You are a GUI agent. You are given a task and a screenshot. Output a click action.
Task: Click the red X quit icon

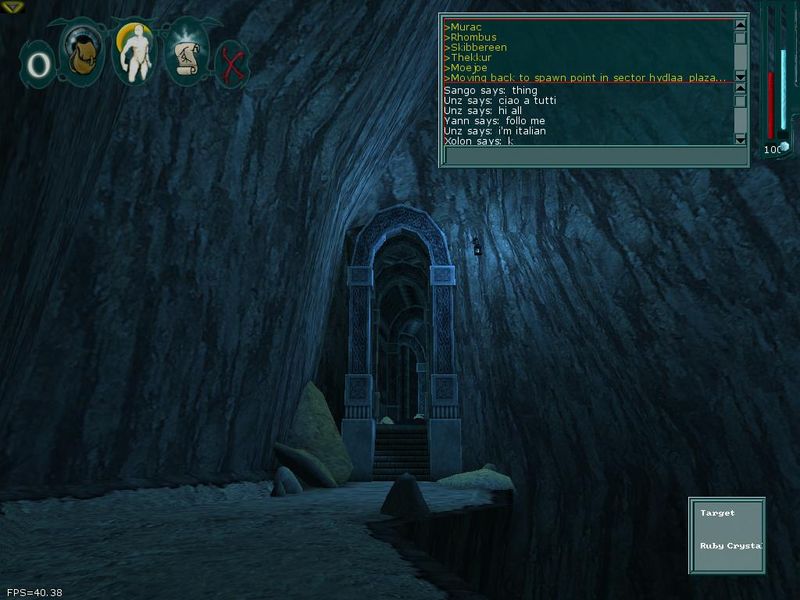pos(233,64)
